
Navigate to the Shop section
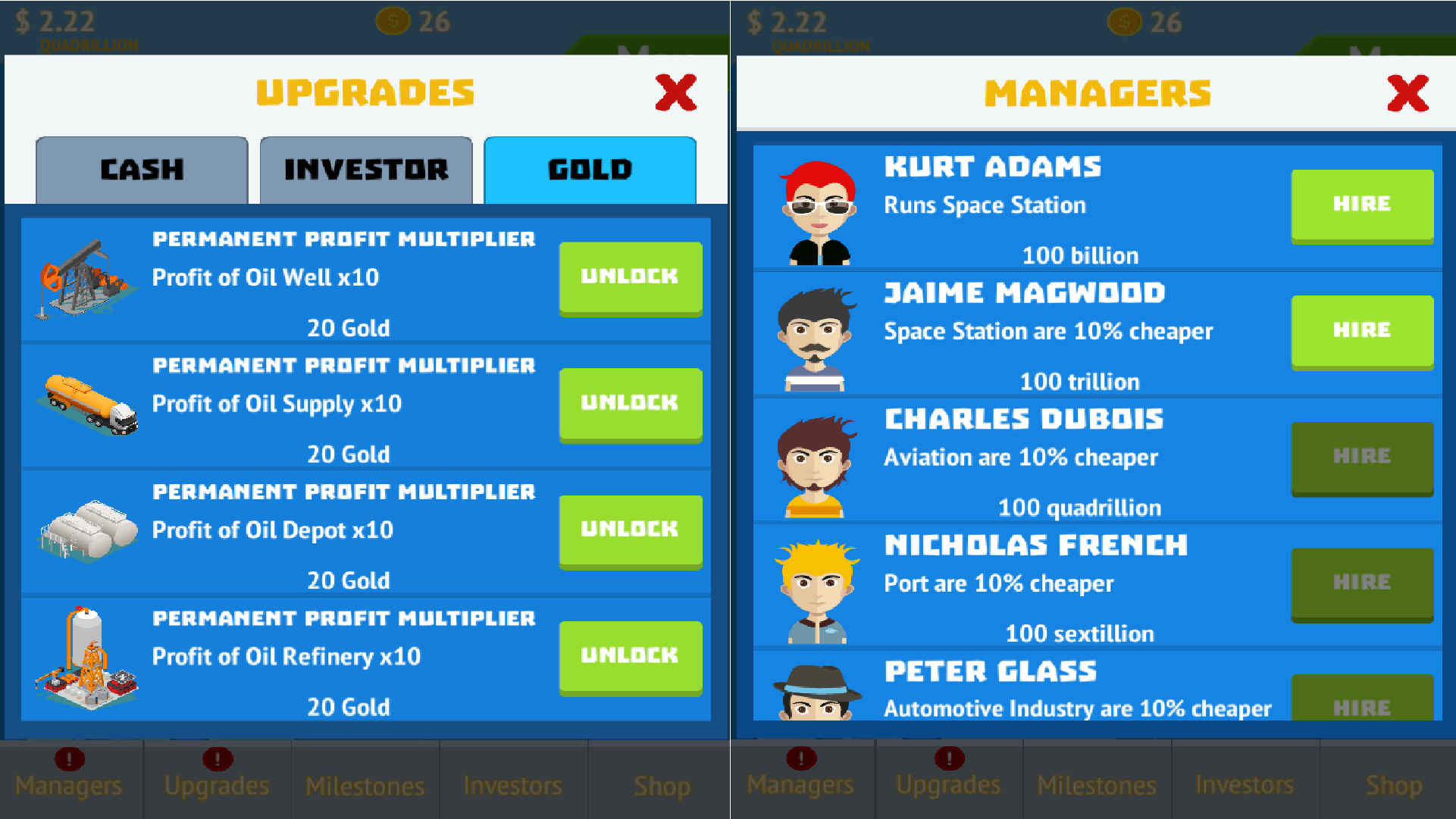tap(661, 786)
